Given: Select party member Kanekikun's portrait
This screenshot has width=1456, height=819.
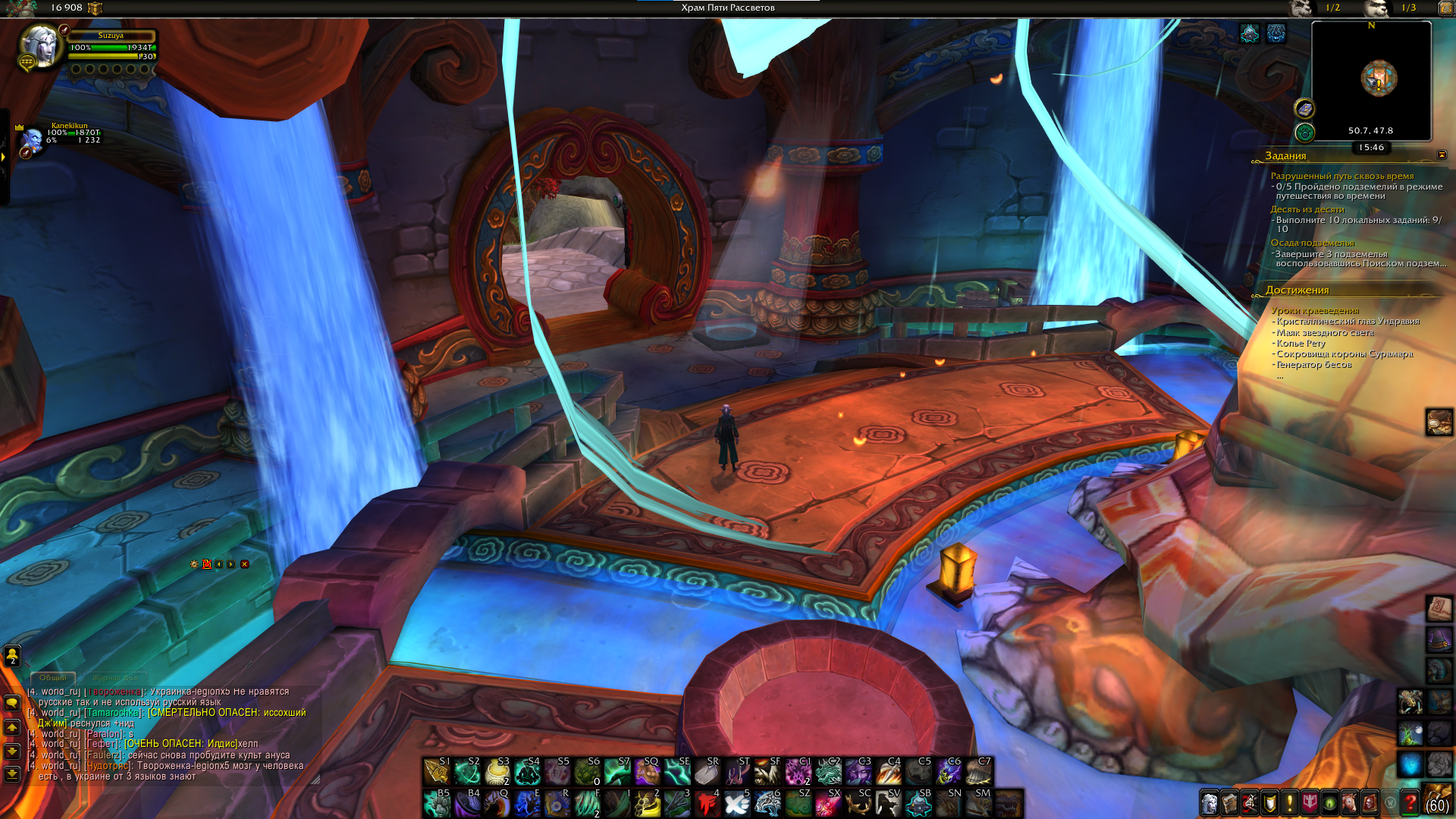Looking at the screenshot, I should pyautogui.click(x=33, y=140).
